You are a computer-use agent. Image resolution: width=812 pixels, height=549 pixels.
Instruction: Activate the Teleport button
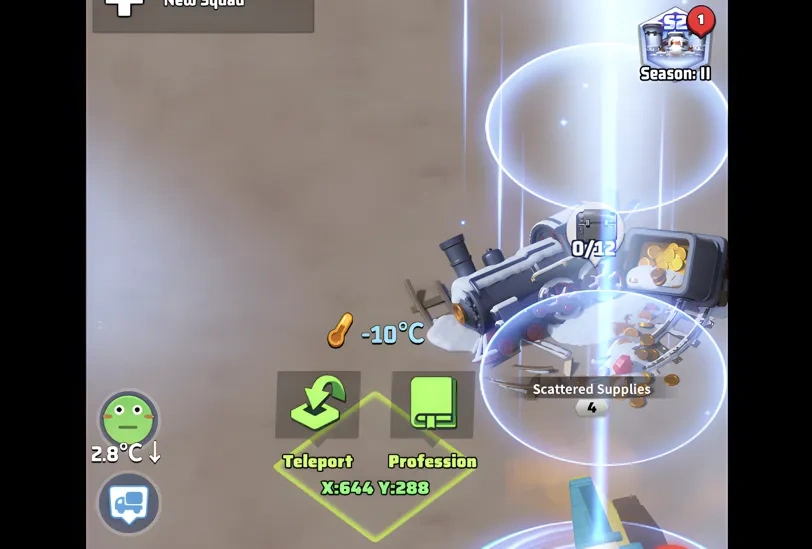[x=318, y=405]
